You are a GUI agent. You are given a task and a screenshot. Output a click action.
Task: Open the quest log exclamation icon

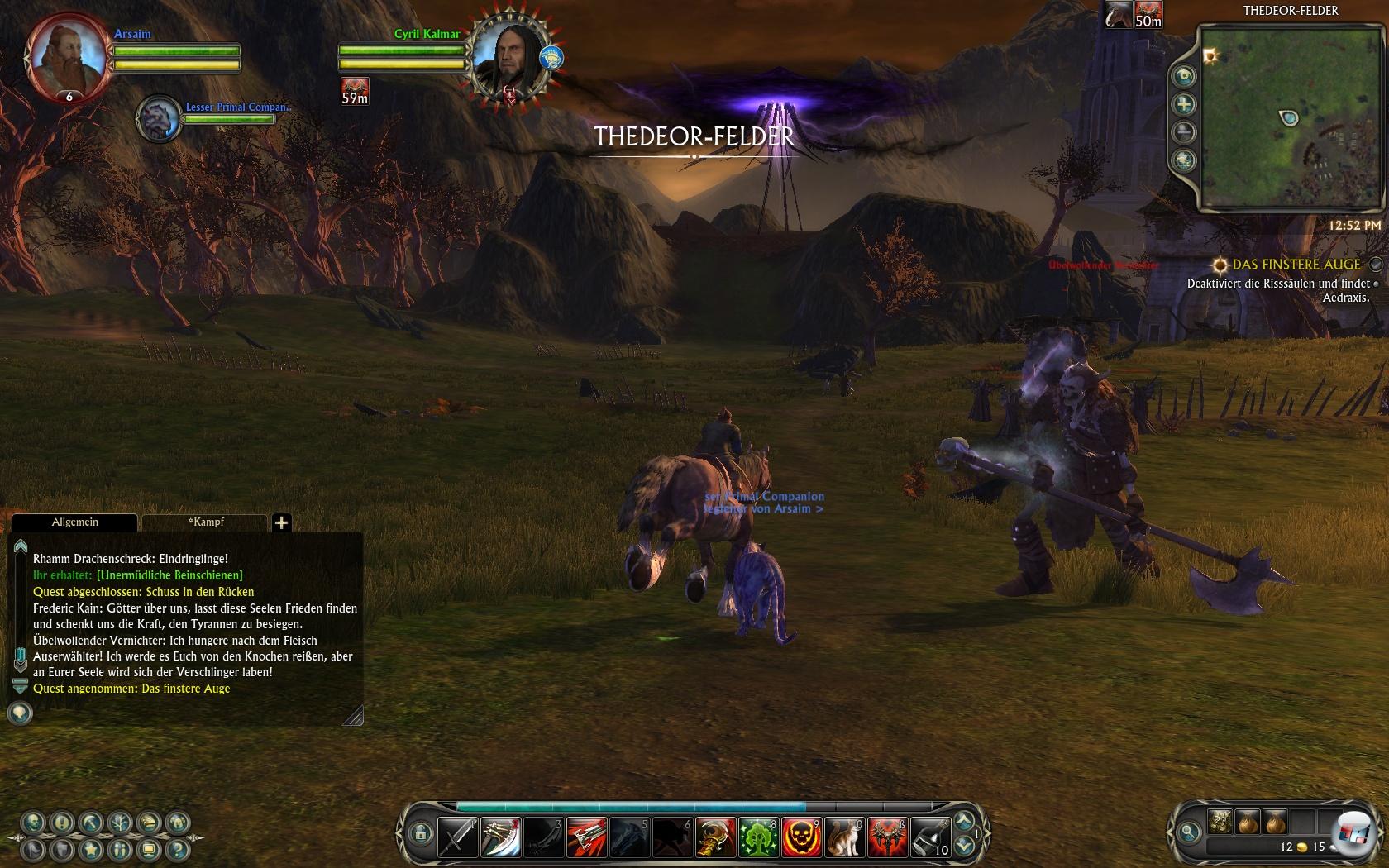tap(62, 823)
